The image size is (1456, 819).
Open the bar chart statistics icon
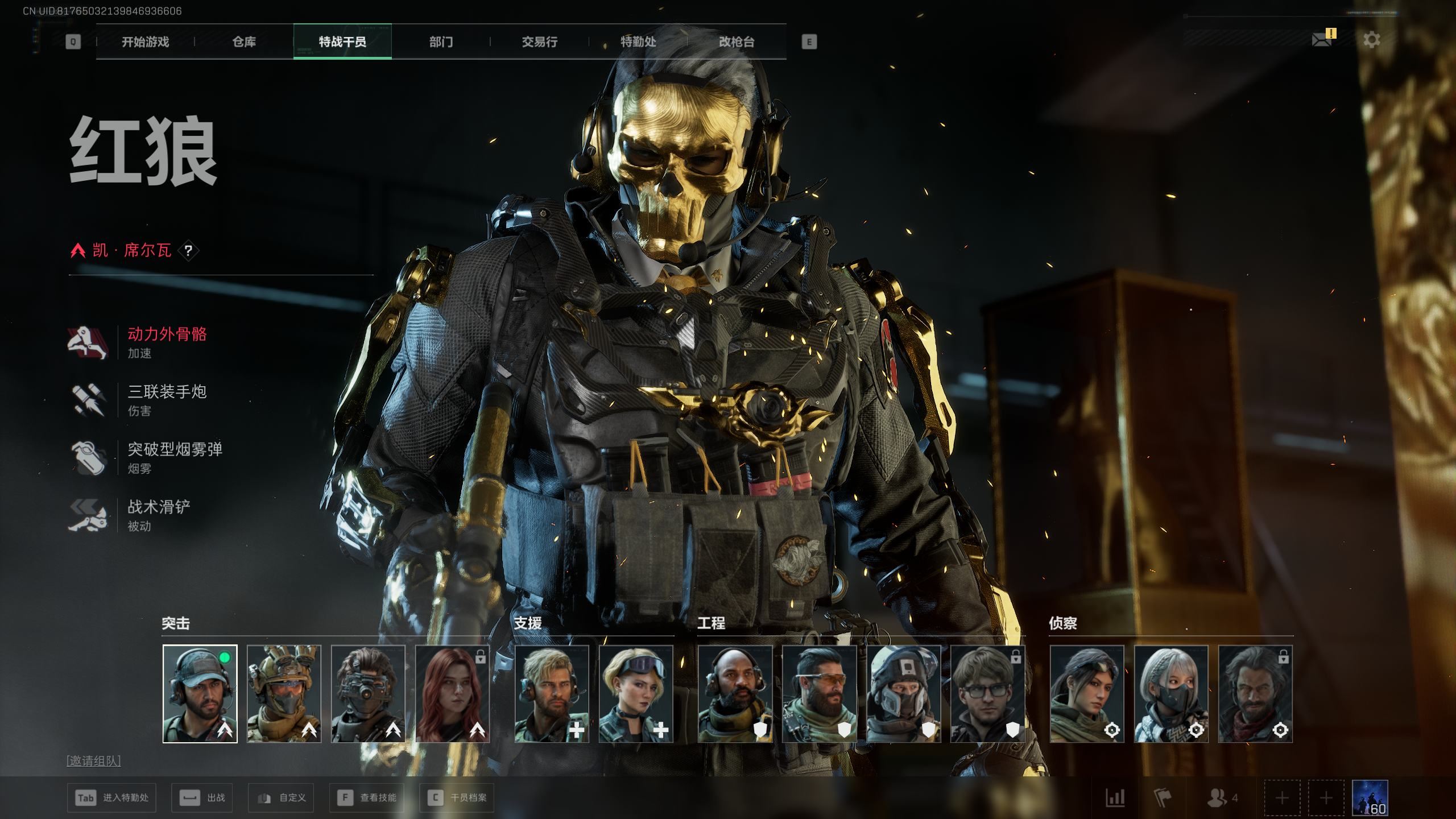point(1115,798)
